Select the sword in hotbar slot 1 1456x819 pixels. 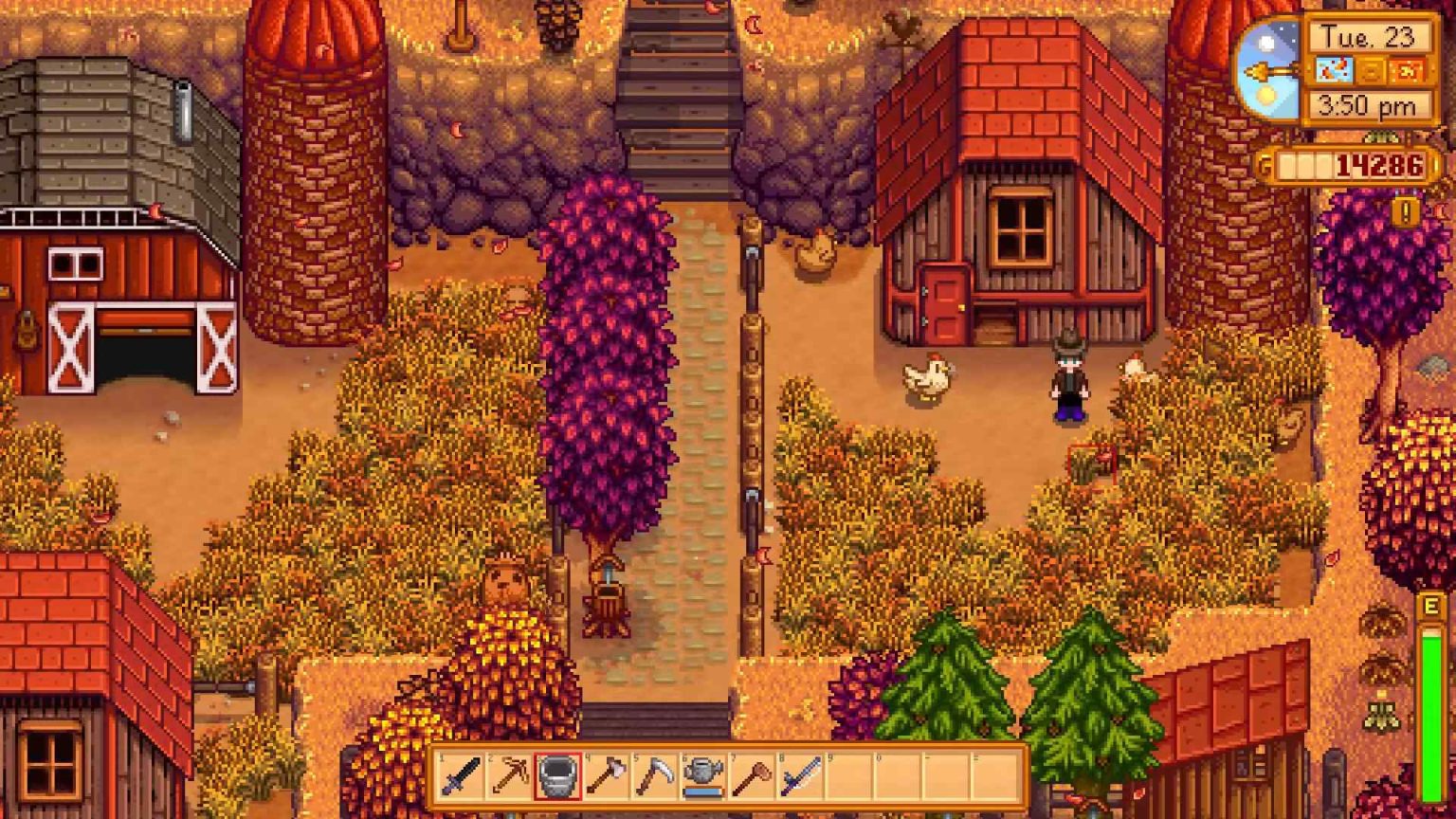pos(462,777)
